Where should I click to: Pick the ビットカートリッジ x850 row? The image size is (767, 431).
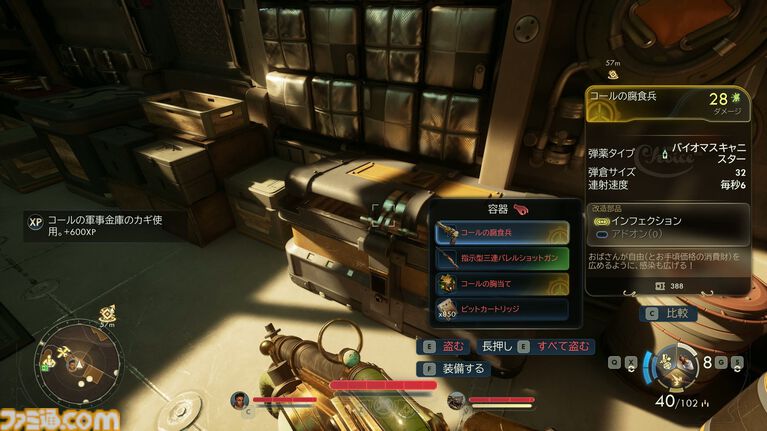click(x=502, y=310)
